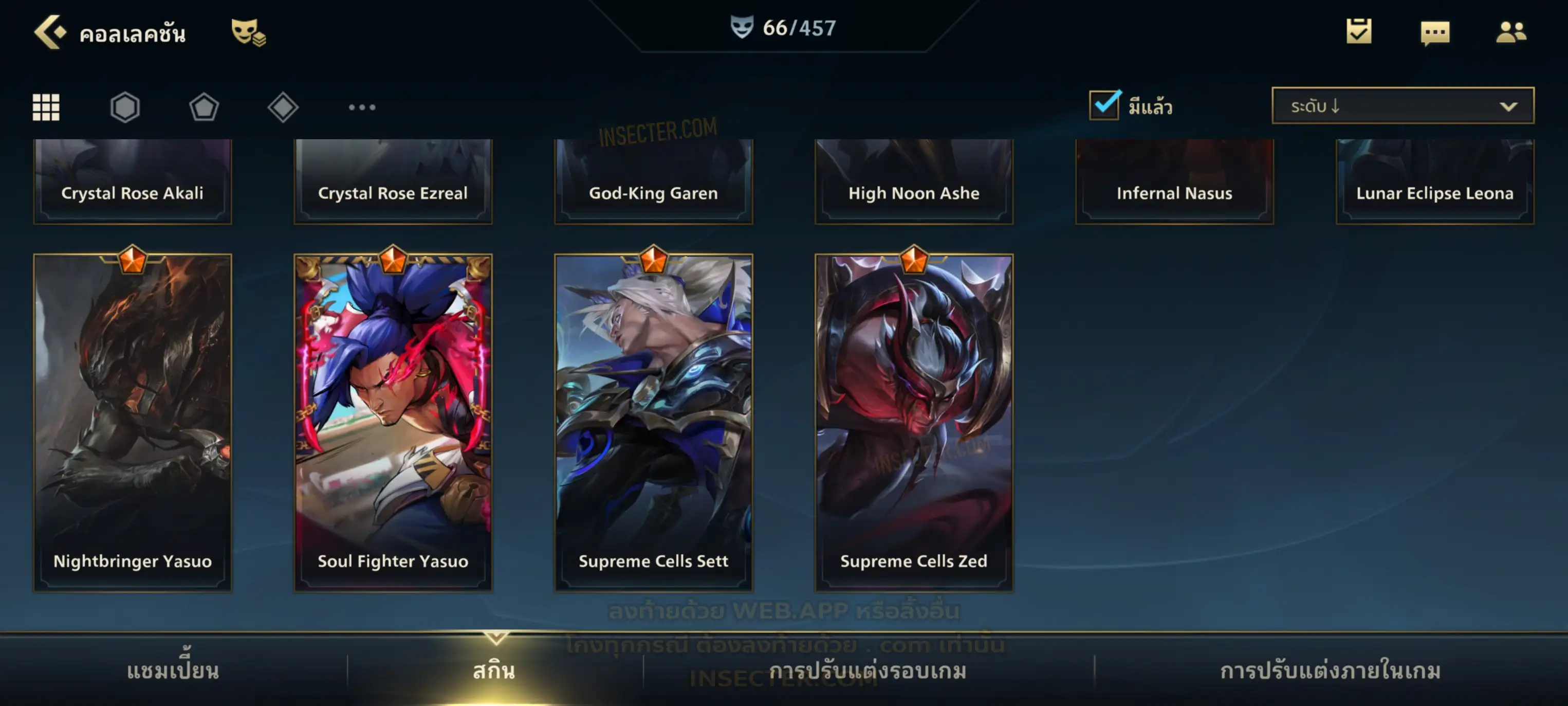Choose the Soul Fighter Yasuo skin
Screen dimensions: 1568x706
393,422
